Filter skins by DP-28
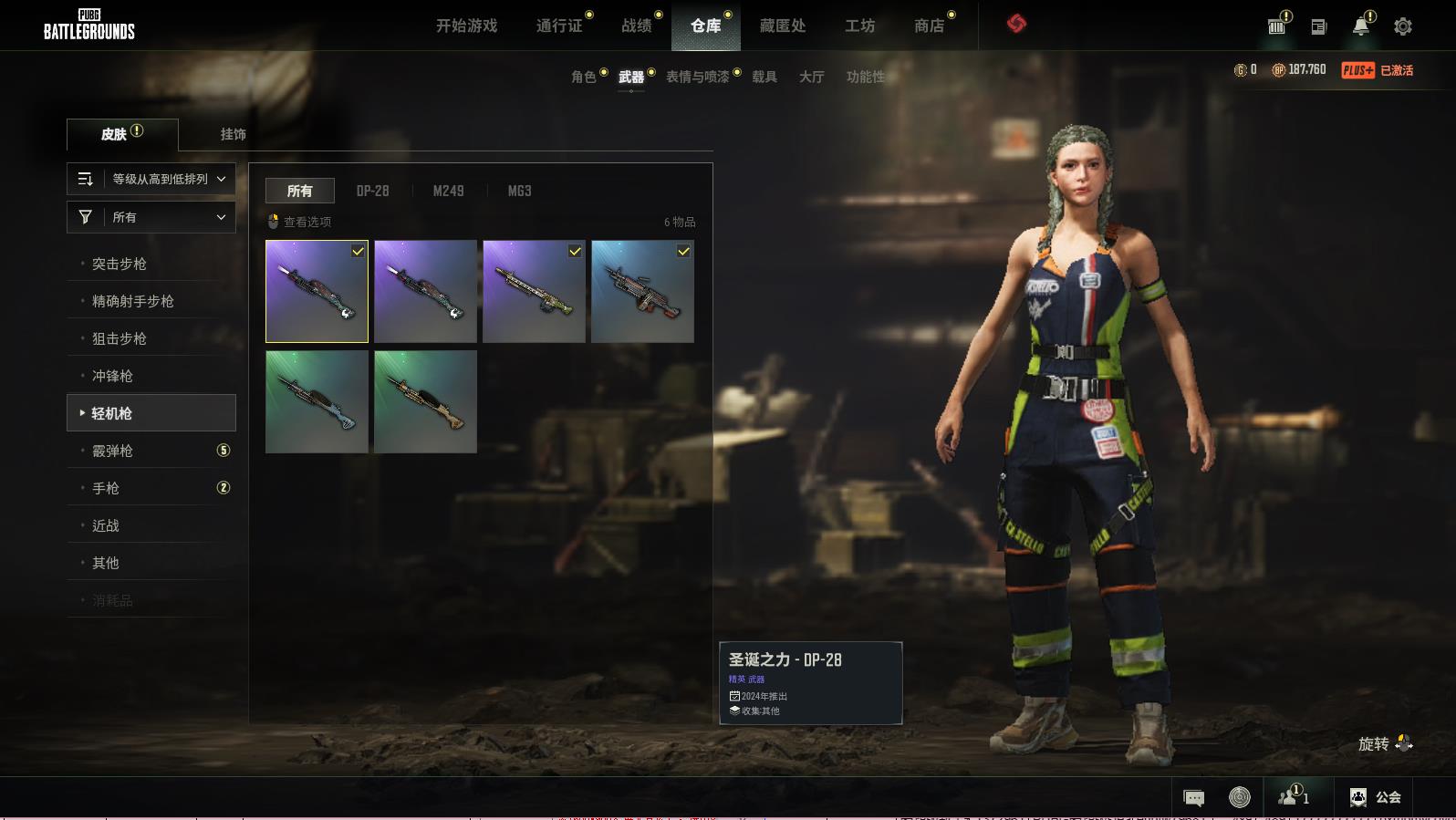This screenshot has width=1456, height=820. pos(372,191)
